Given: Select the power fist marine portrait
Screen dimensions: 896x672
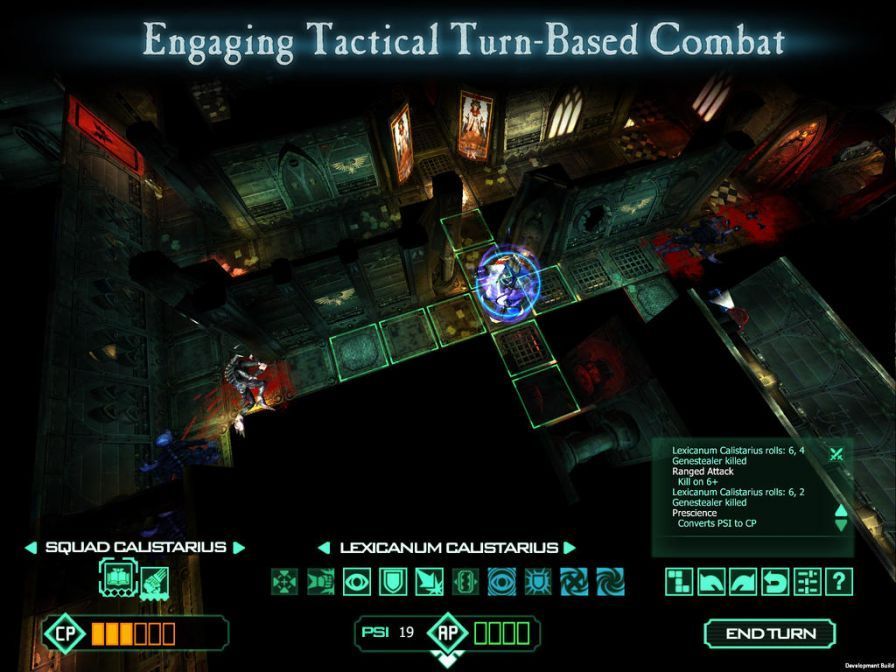Looking at the screenshot, I should click(x=153, y=581).
